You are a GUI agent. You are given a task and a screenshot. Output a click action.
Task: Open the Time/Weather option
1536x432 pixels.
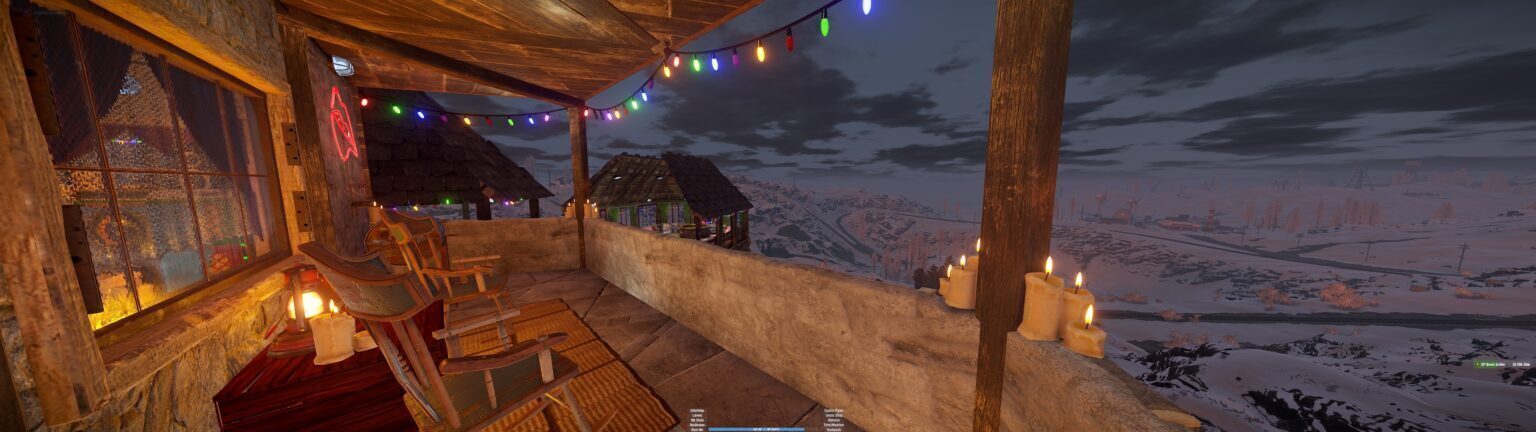tap(834, 425)
